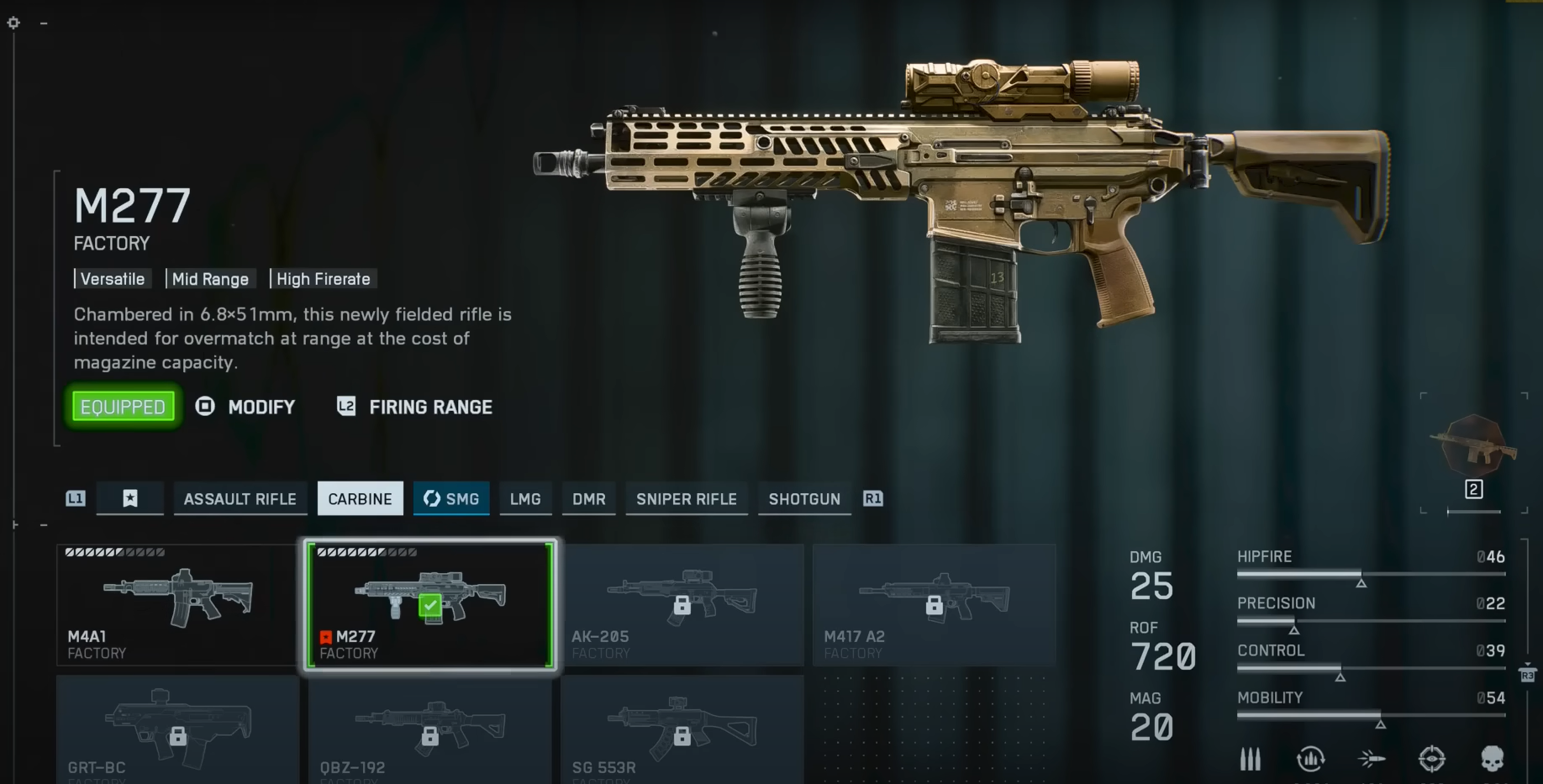Screen dimensions: 1543x784
Task: Click the refresh icon inside the SMG tab
Action: coord(432,498)
